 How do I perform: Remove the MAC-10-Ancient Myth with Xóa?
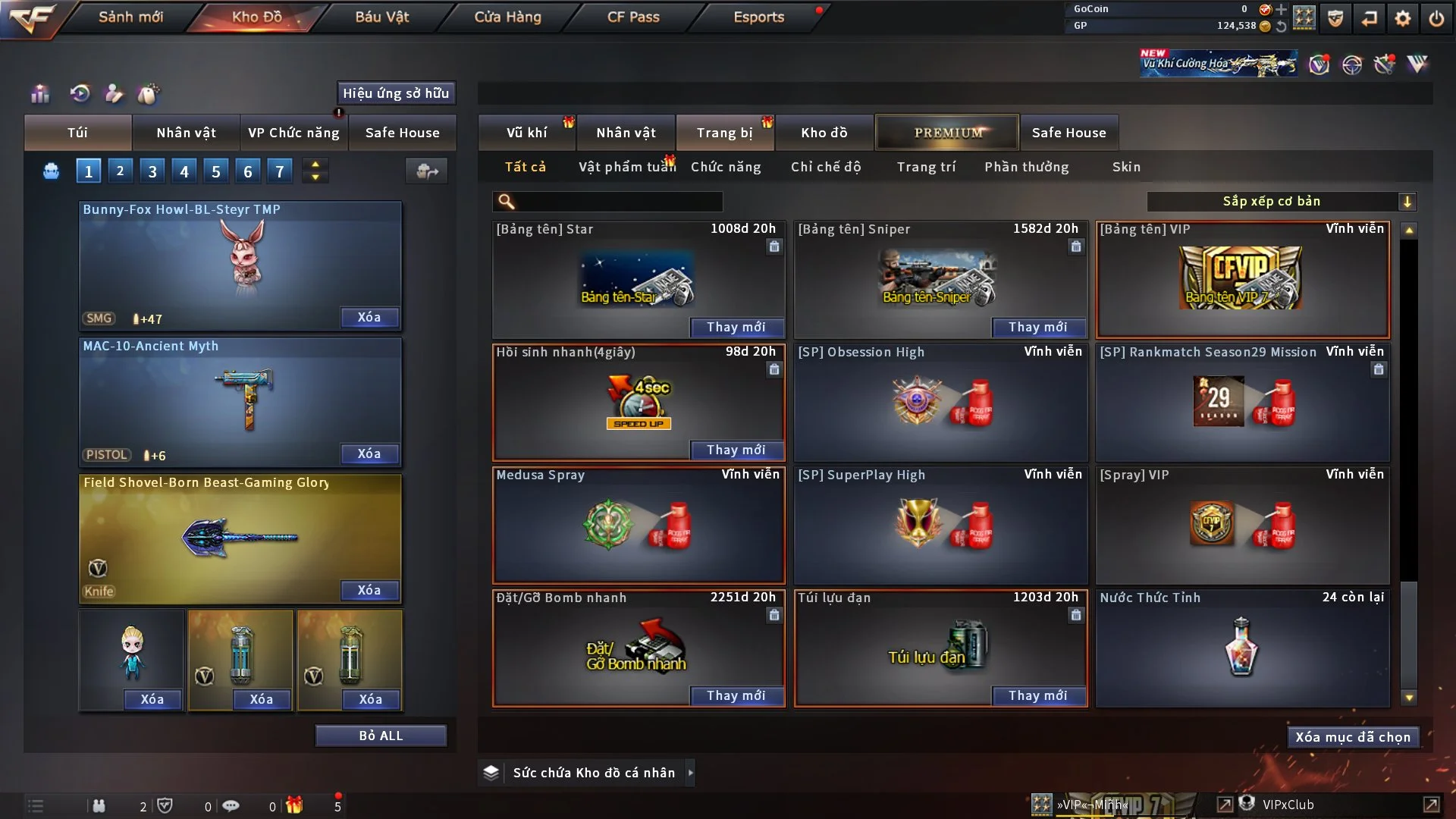pyautogui.click(x=369, y=453)
